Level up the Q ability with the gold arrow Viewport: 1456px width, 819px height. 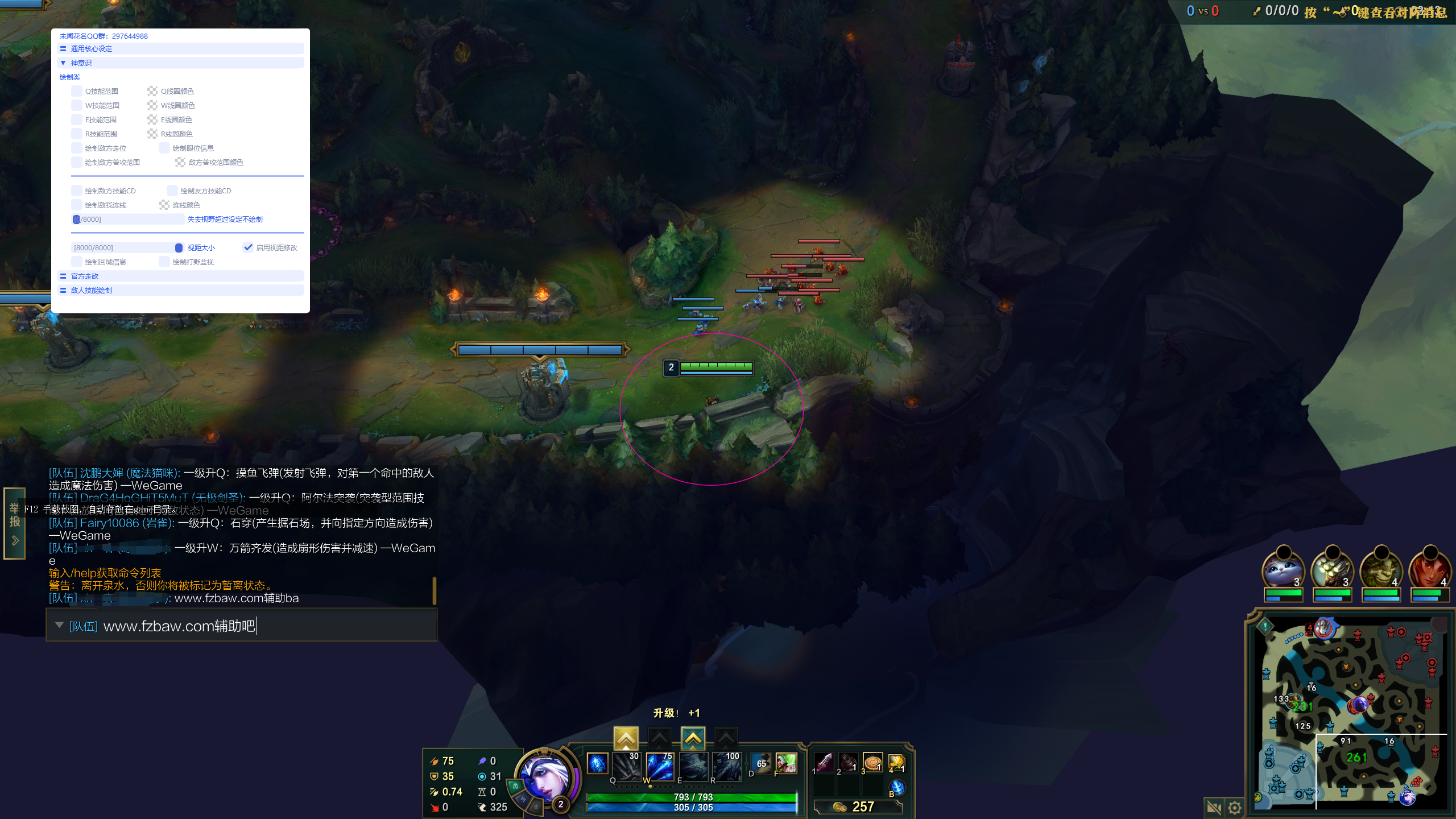(x=626, y=738)
